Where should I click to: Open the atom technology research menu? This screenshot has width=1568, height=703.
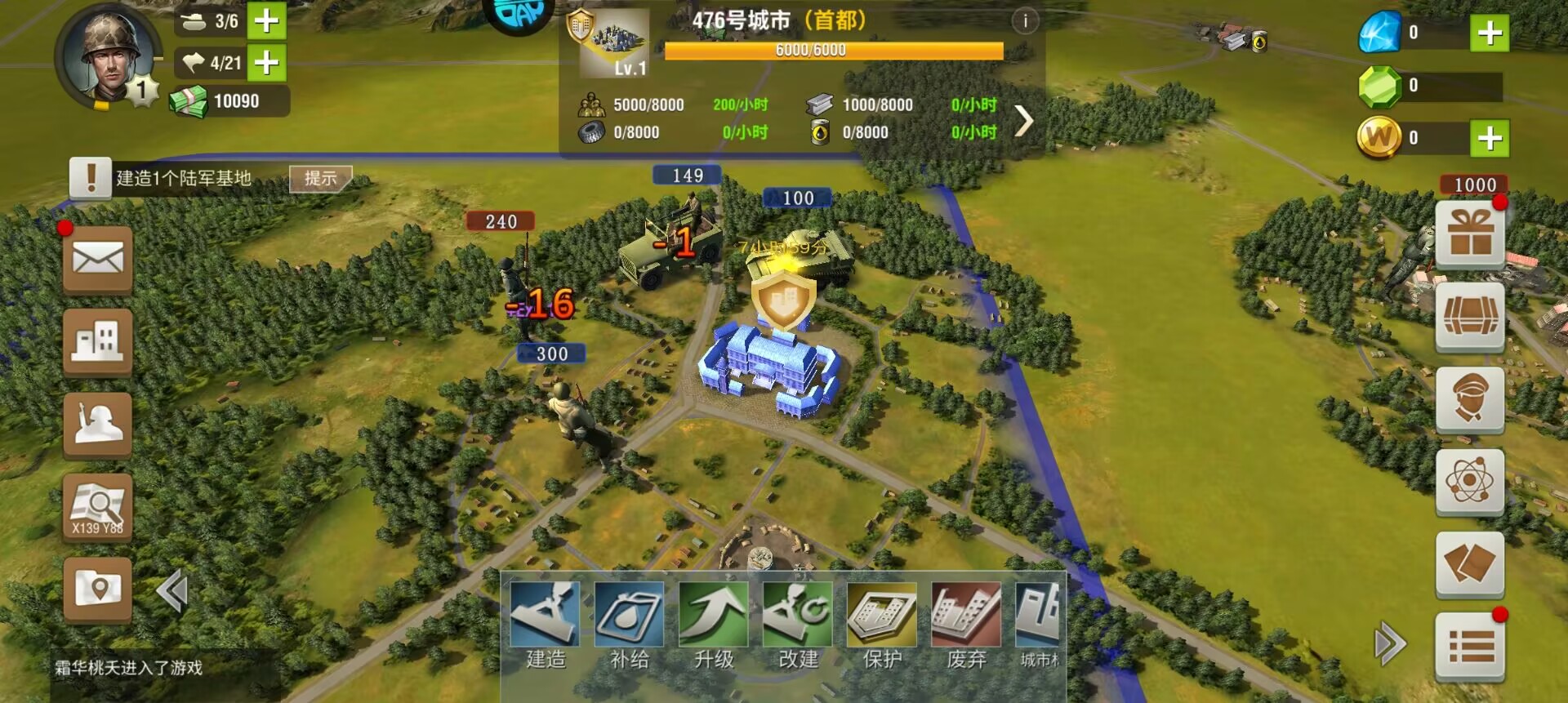click(x=1470, y=481)
